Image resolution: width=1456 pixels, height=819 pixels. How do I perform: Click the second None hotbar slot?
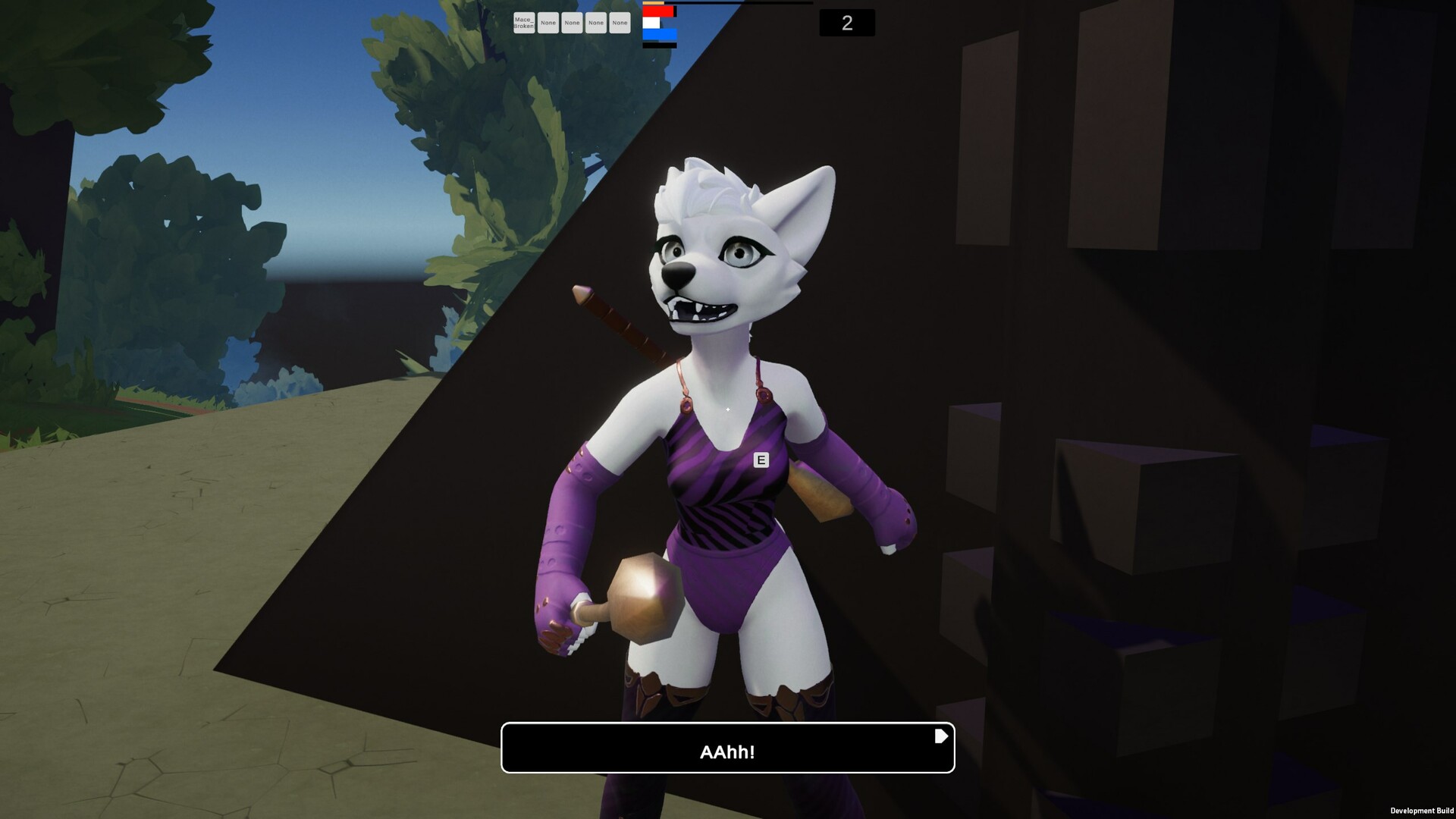pos(573,23)
